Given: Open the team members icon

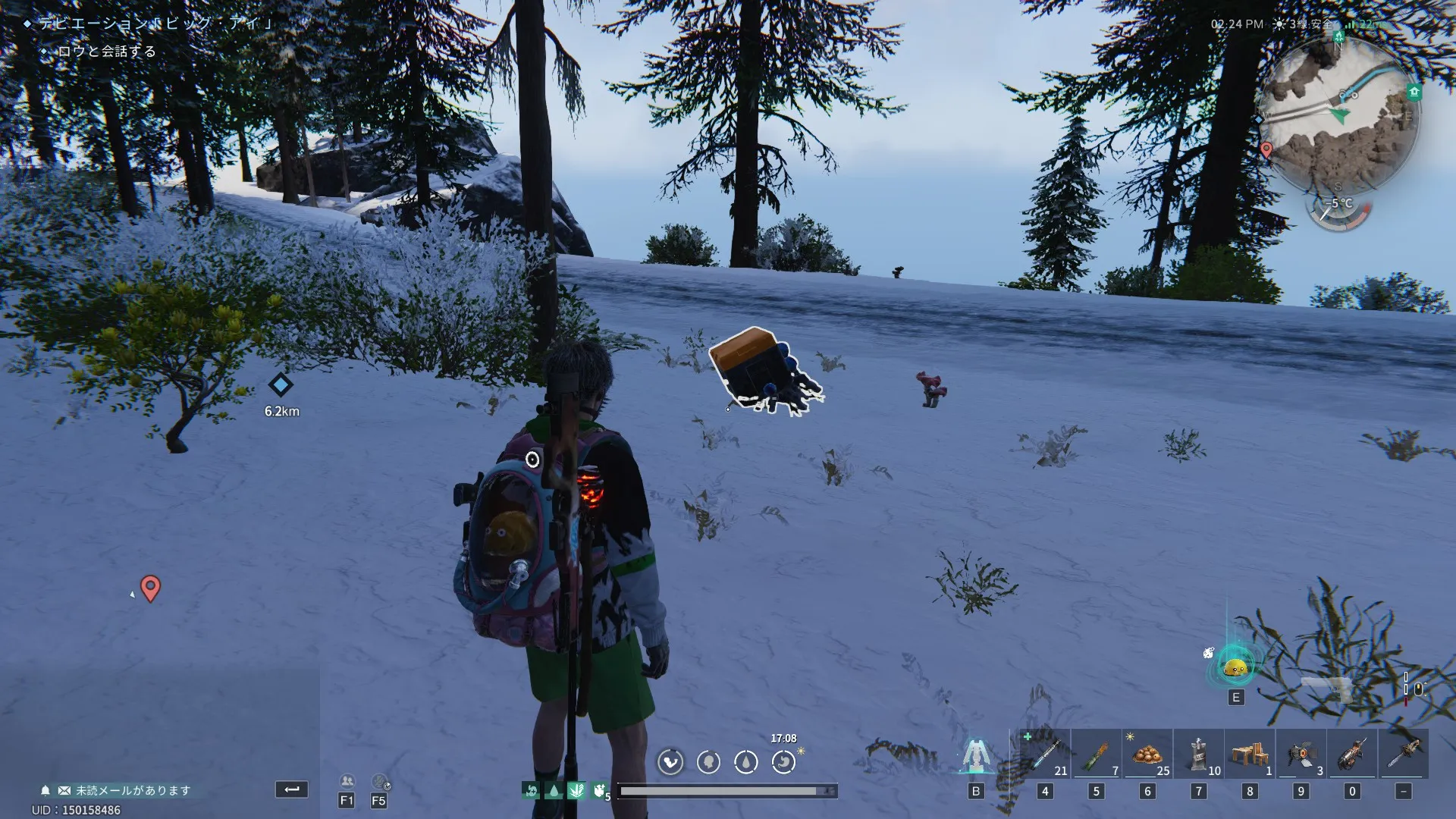Looking at the screenshot, I should pos(347,782).
